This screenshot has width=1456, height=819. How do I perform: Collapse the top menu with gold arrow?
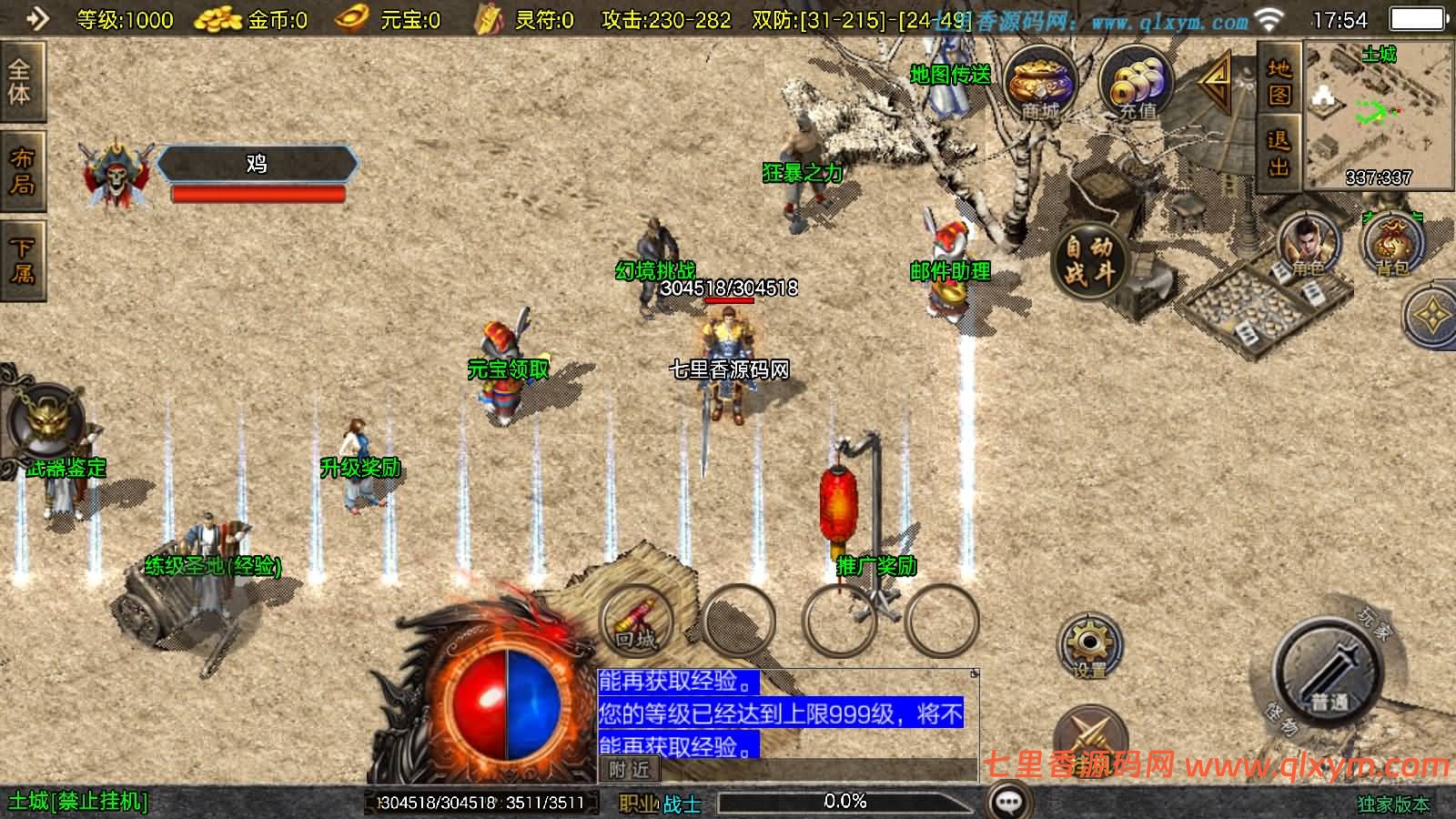(x=1216, y=84)
